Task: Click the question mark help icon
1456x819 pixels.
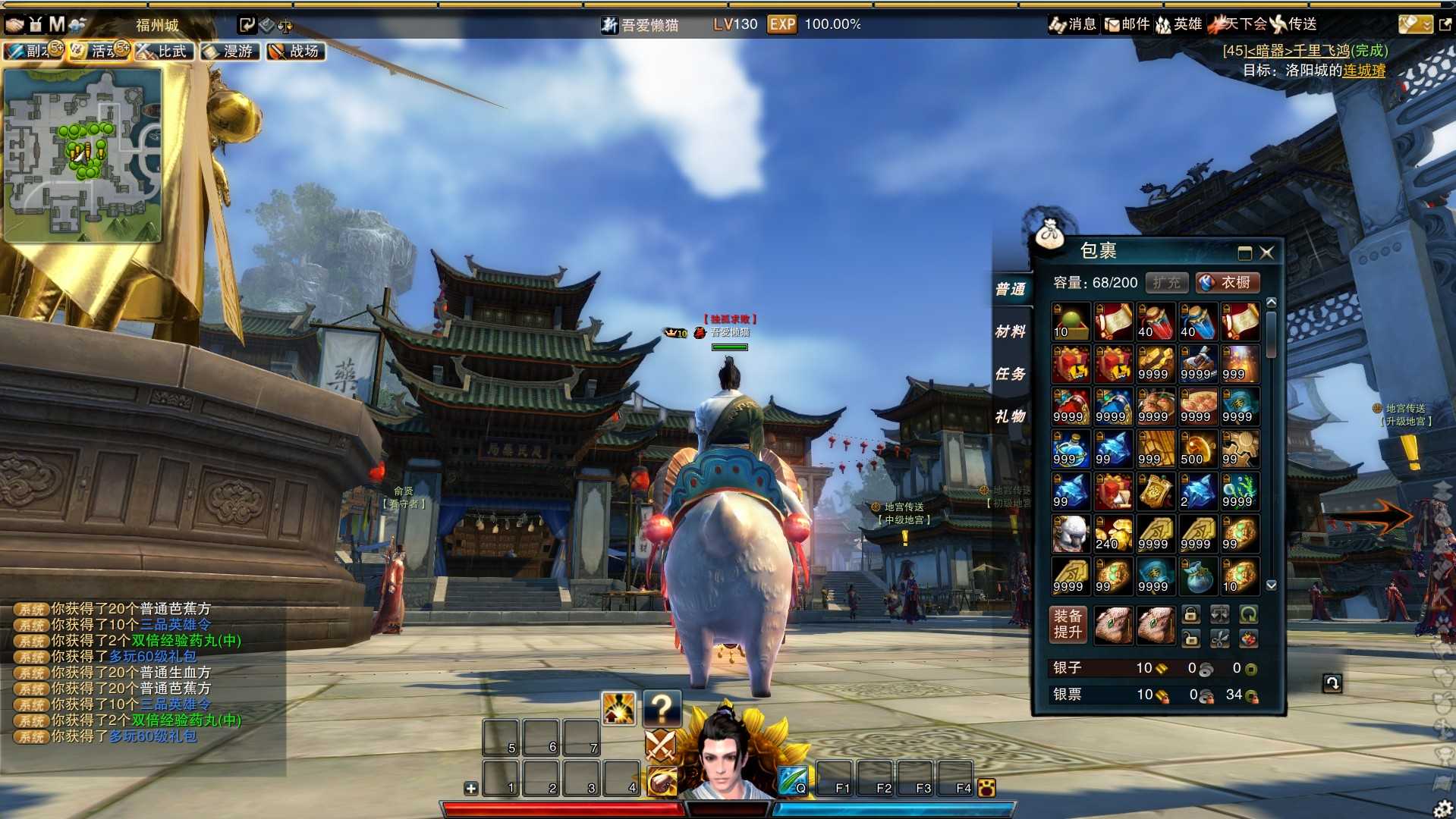Action: pyautogui.click(x=661, y=708)
